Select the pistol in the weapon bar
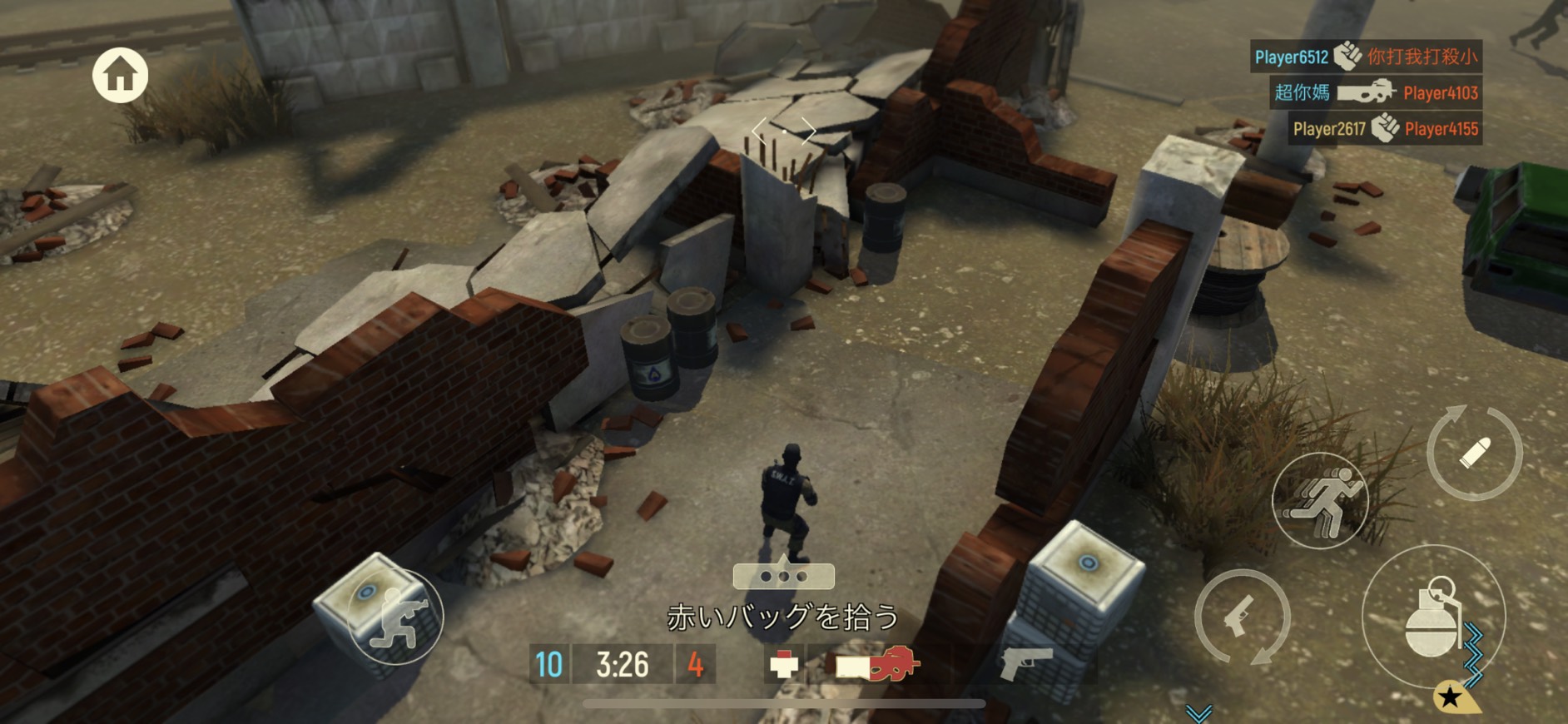The height and width of the screenshot is (724, 1568). click(1026, 663)
